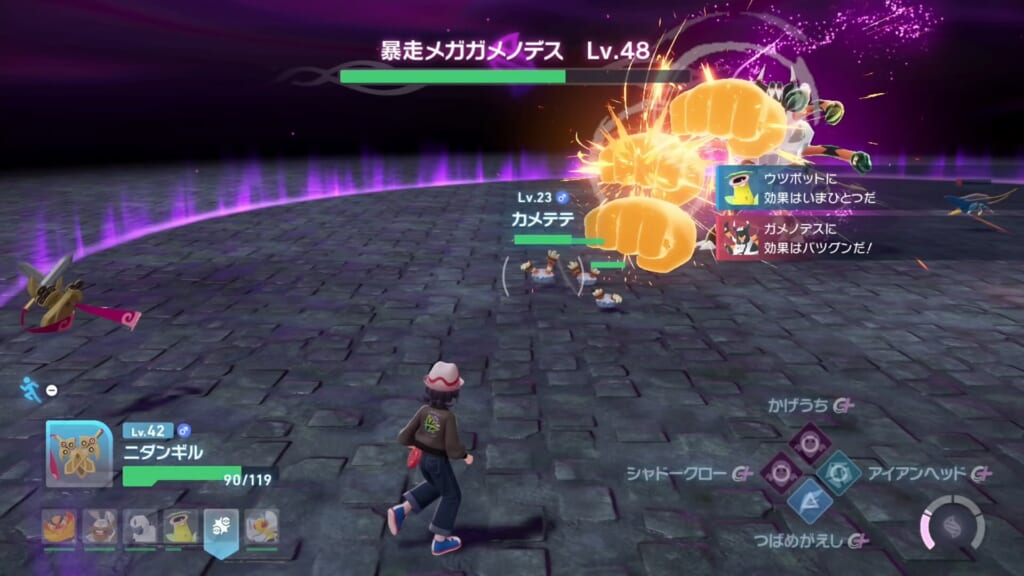Viewport: 1024px width, 576px height.
Task: Switch to the rabbit Pokémon party slot
Action: 99,525
